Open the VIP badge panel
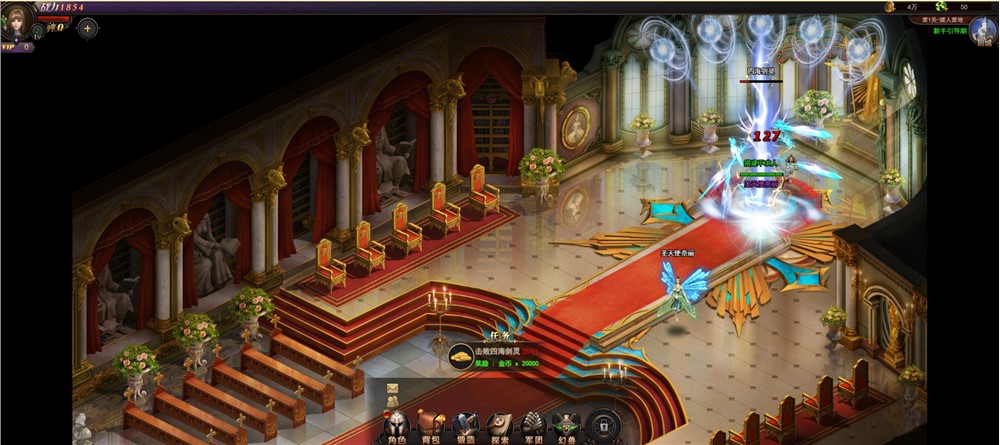This screenshot has width=1000, height=445. pyautogui.click(x=16, y=47)
